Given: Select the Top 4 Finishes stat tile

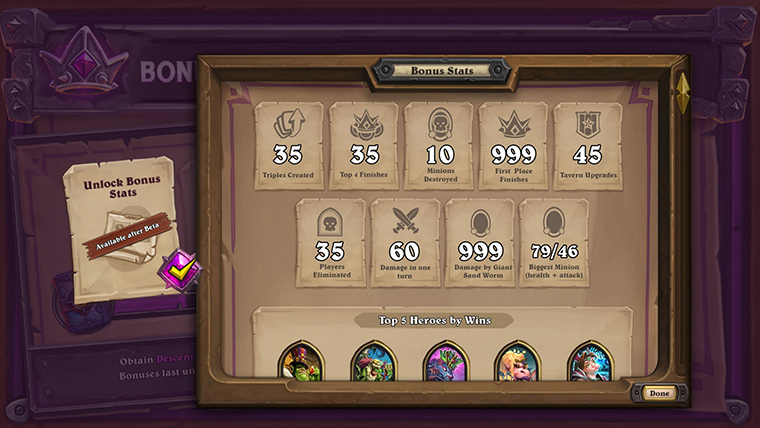Looking at the screenshot, I should tap(363, 146).
